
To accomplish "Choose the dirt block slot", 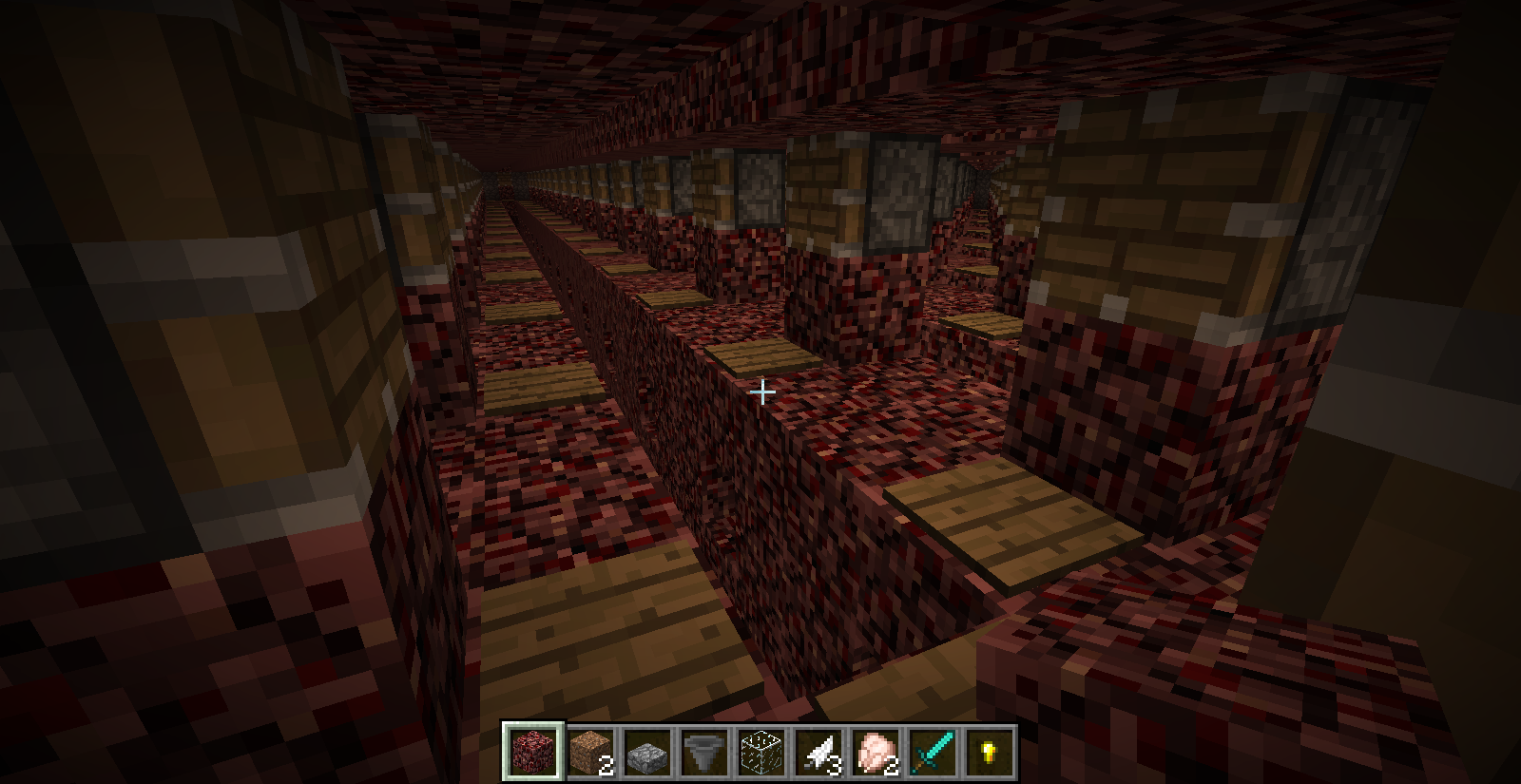I will tap(590, 753).
